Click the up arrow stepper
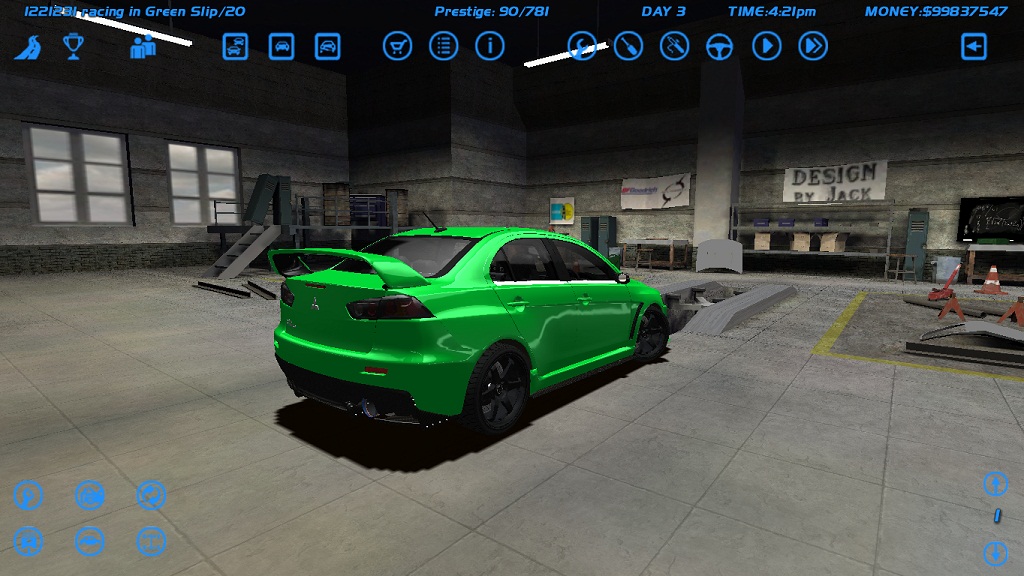This screenshot has width=1024, height=576. (x=995, y=484)
